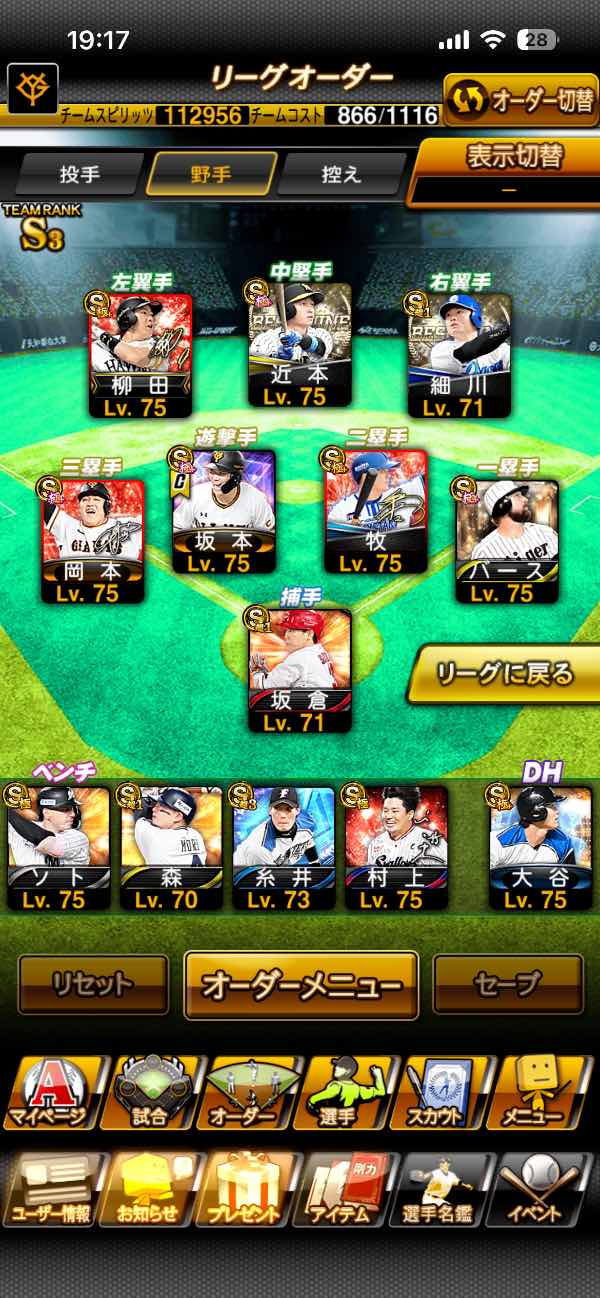Viewport: 600px width, 1298px height.
Task: Return with リーグに戻る button
Action: click(x=505, y=673)
